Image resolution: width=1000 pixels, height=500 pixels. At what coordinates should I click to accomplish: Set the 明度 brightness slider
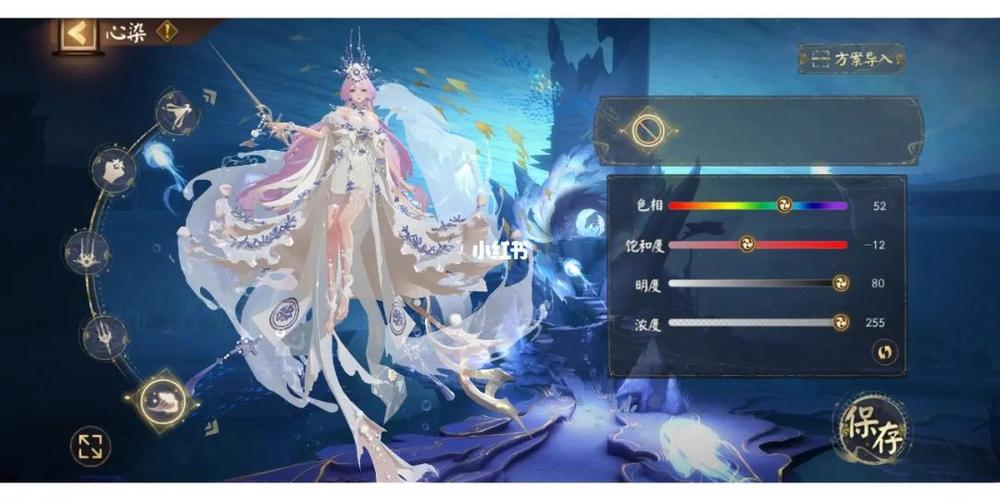pos(758,283)
